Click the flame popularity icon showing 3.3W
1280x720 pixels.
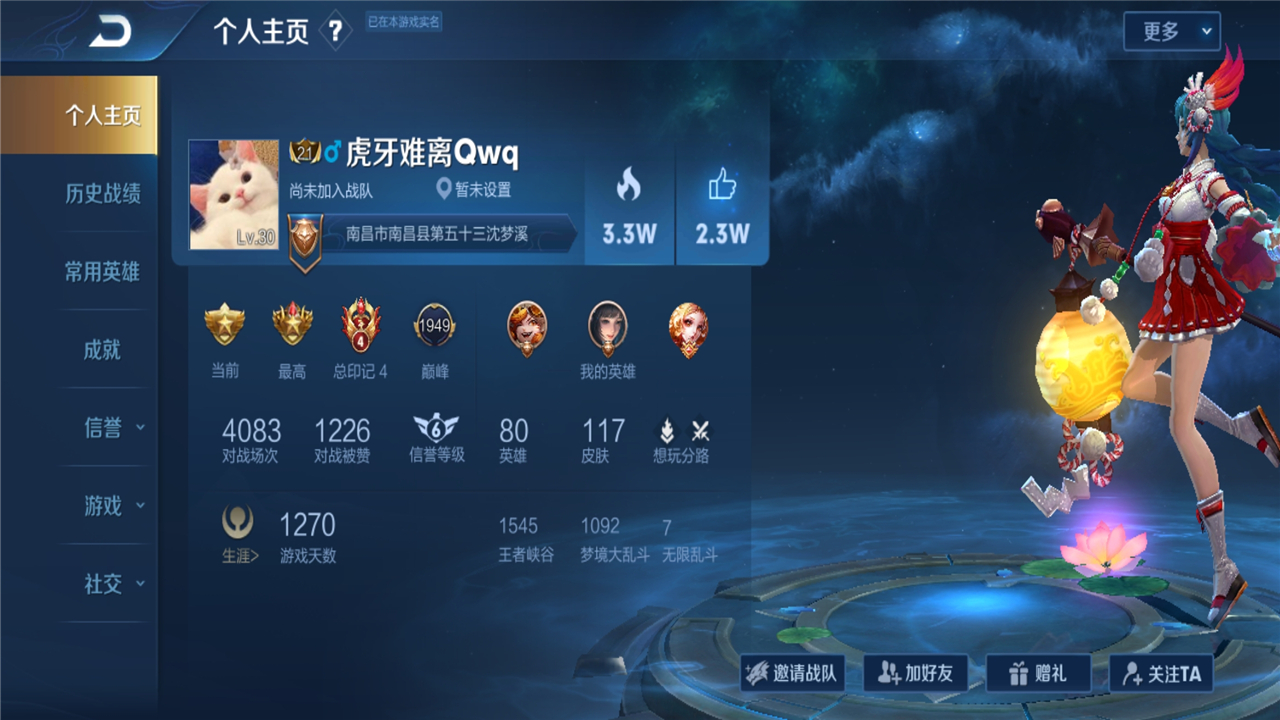628,185
